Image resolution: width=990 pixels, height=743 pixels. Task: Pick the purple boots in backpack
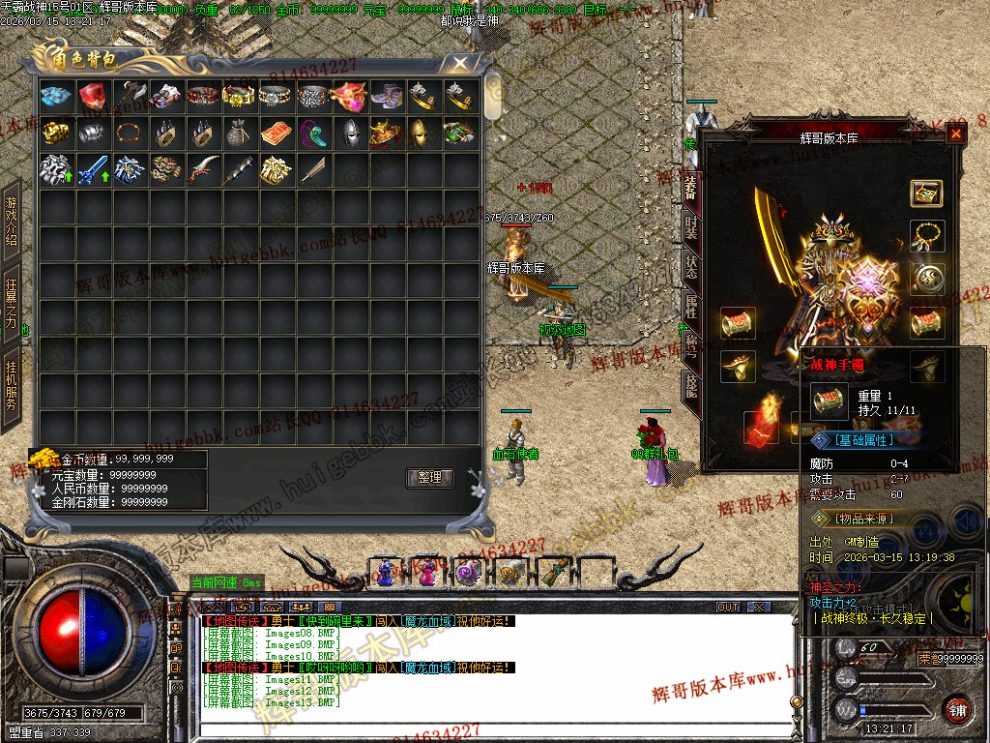click(387, 96)
